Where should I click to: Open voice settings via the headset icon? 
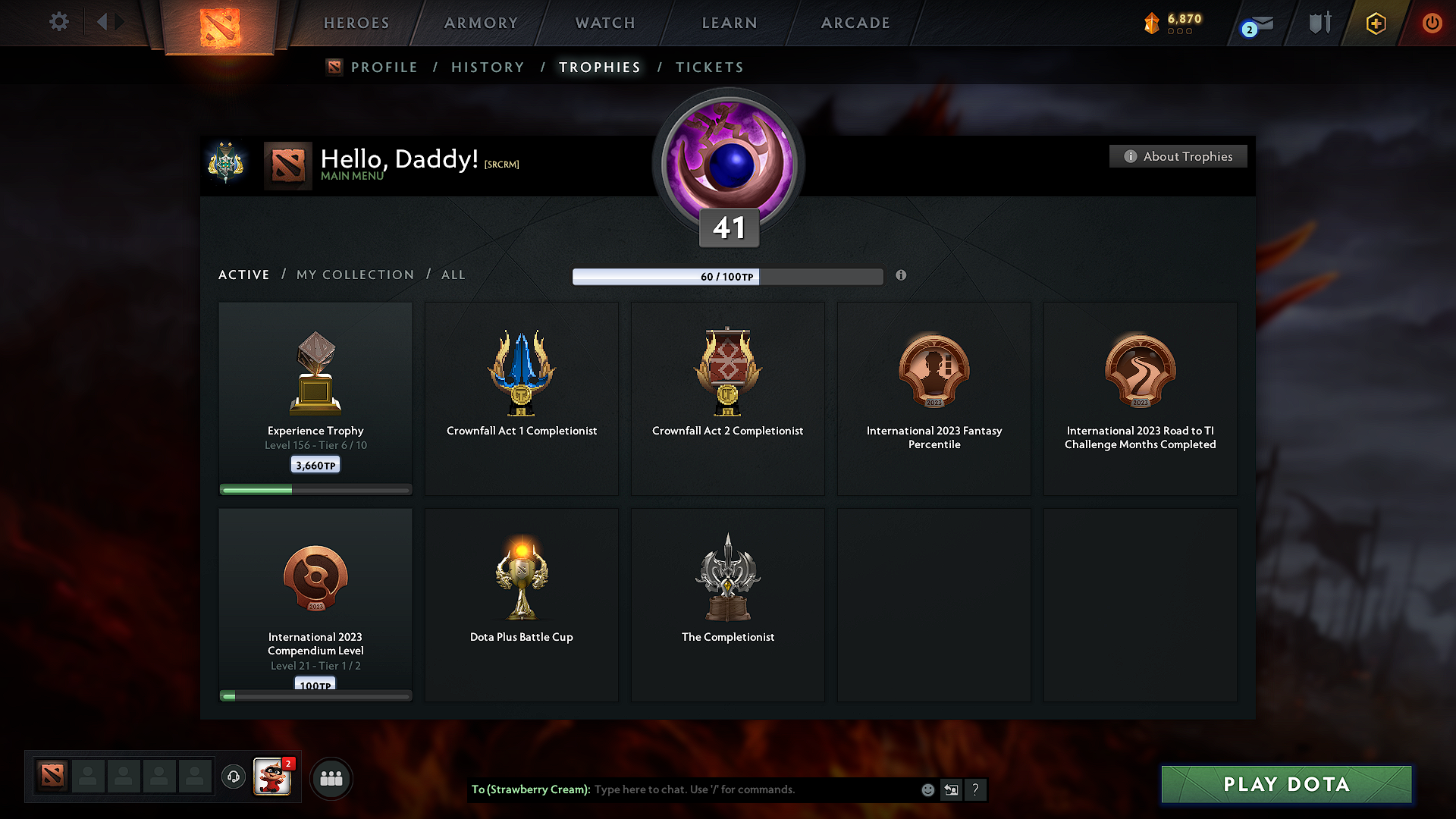coord(234,777)
